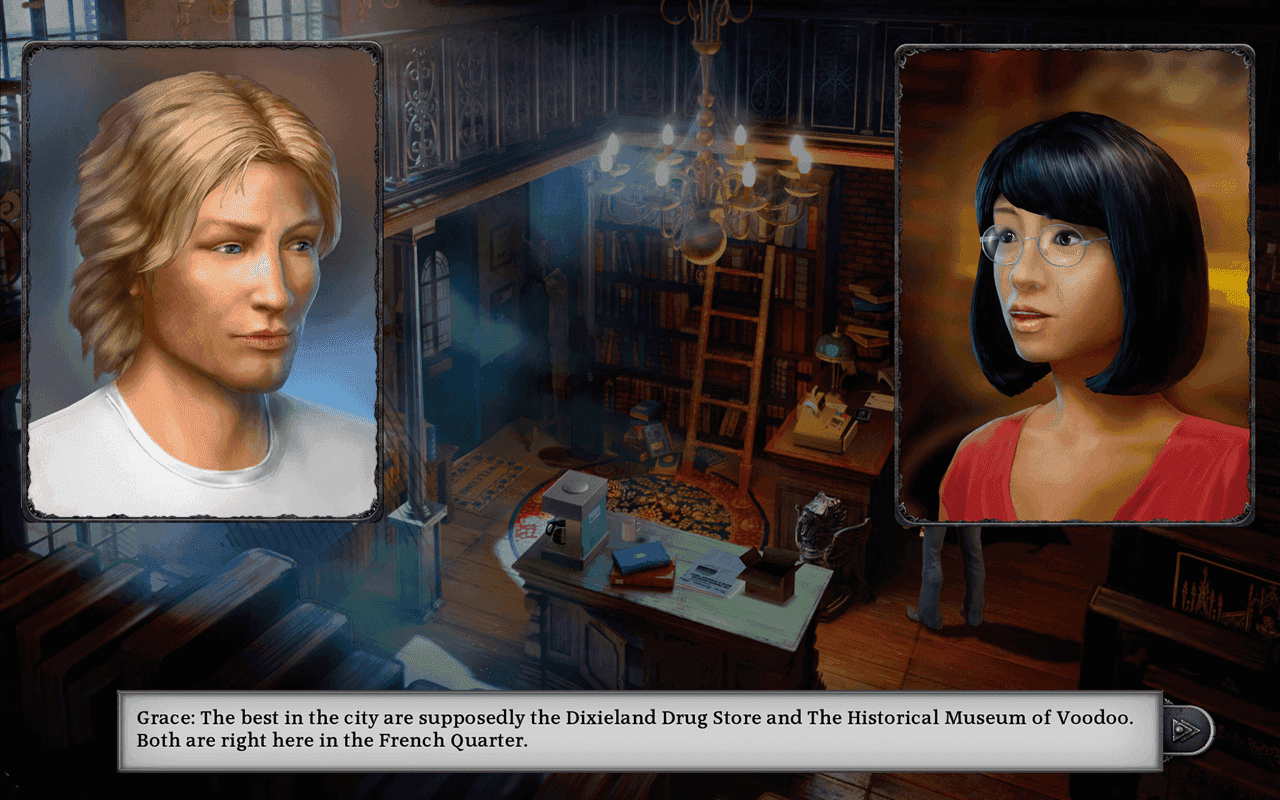Screen dimensions: 1280x800
Task: Click the skip dialogue double-arrow button
Action: tap(1186, 730)
